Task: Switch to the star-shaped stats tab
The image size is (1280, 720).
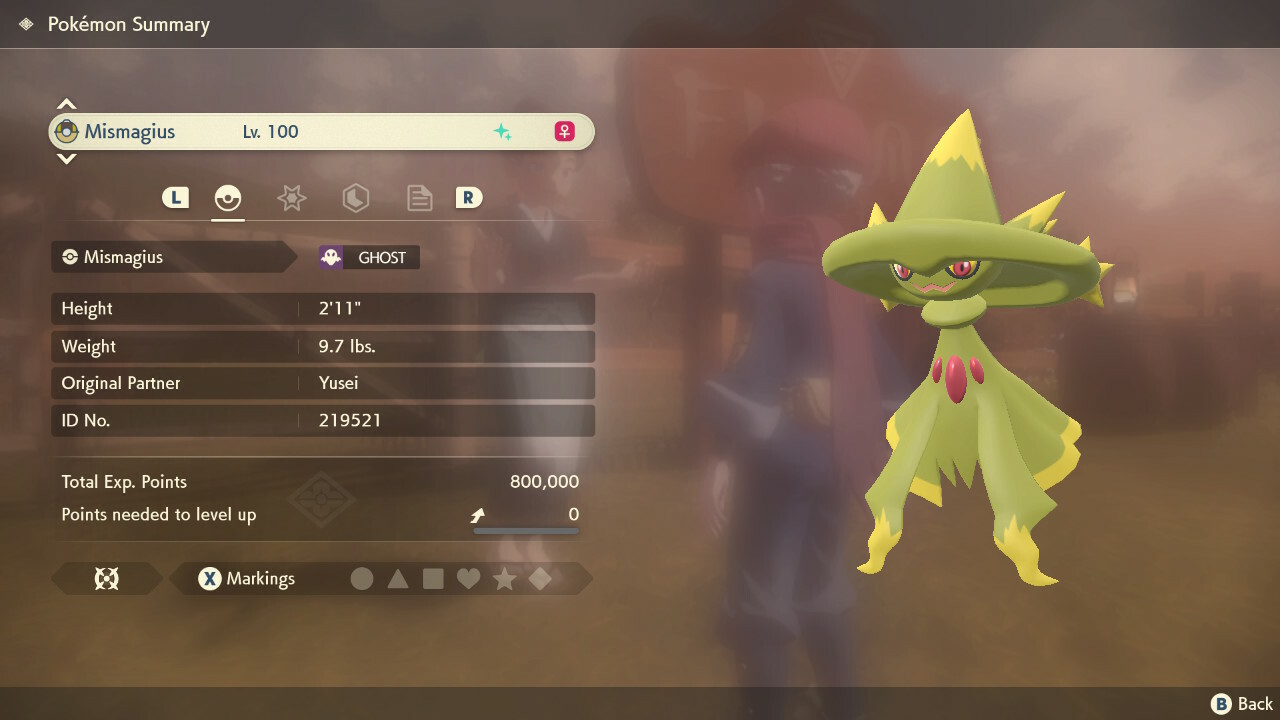Action: [x=291, y=198]
